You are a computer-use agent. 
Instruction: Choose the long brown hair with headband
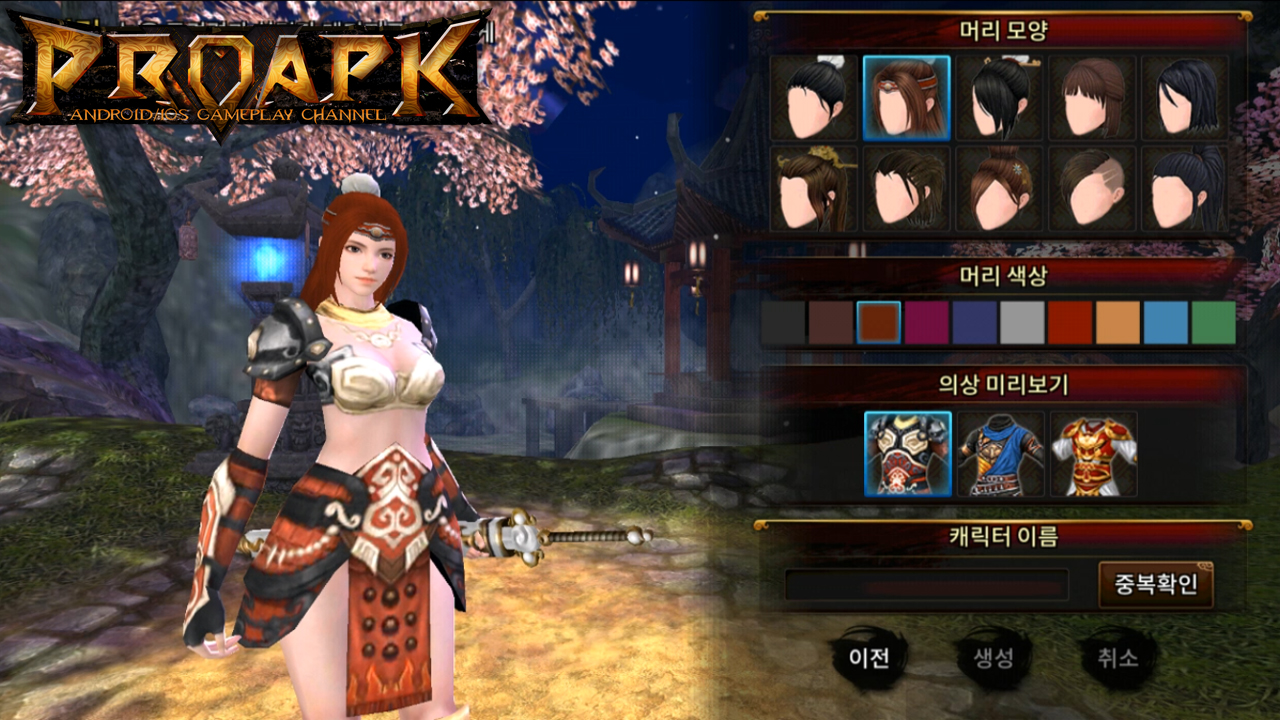coord(907,98)
